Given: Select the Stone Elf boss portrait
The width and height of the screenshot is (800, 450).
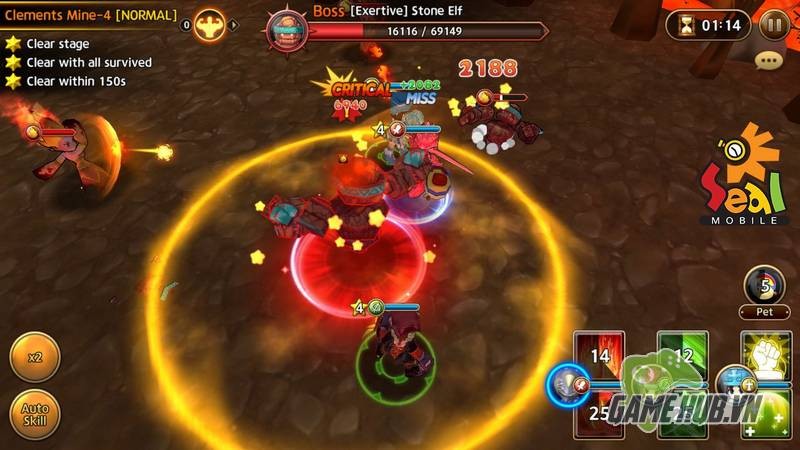Looking at the screenshot, I should (x=287, y=25).
